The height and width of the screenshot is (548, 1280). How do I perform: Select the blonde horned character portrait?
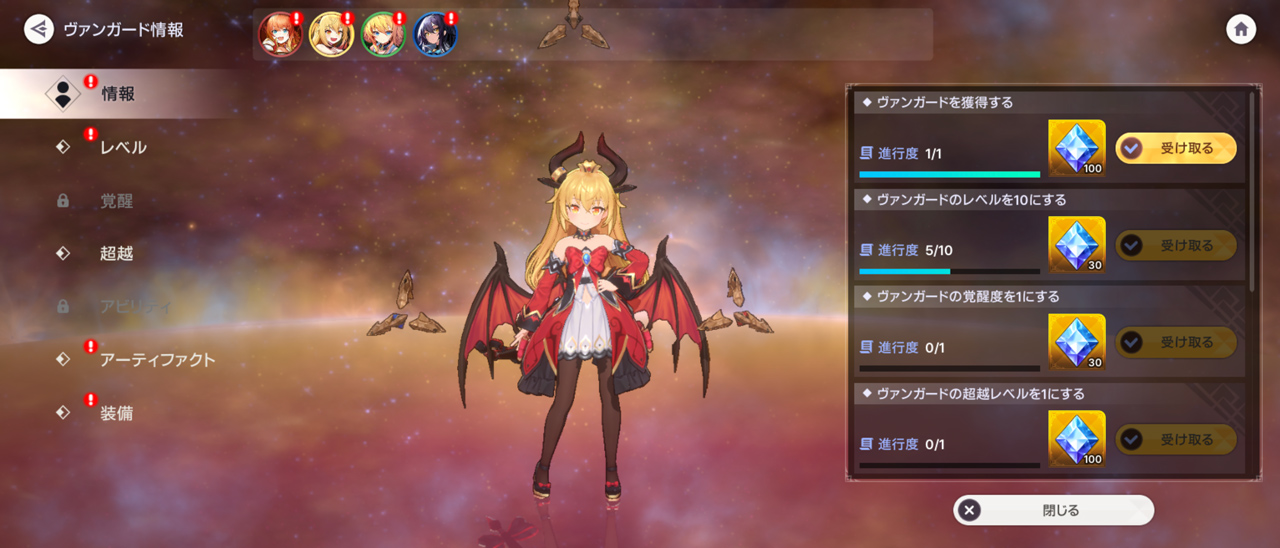(331, 35)
